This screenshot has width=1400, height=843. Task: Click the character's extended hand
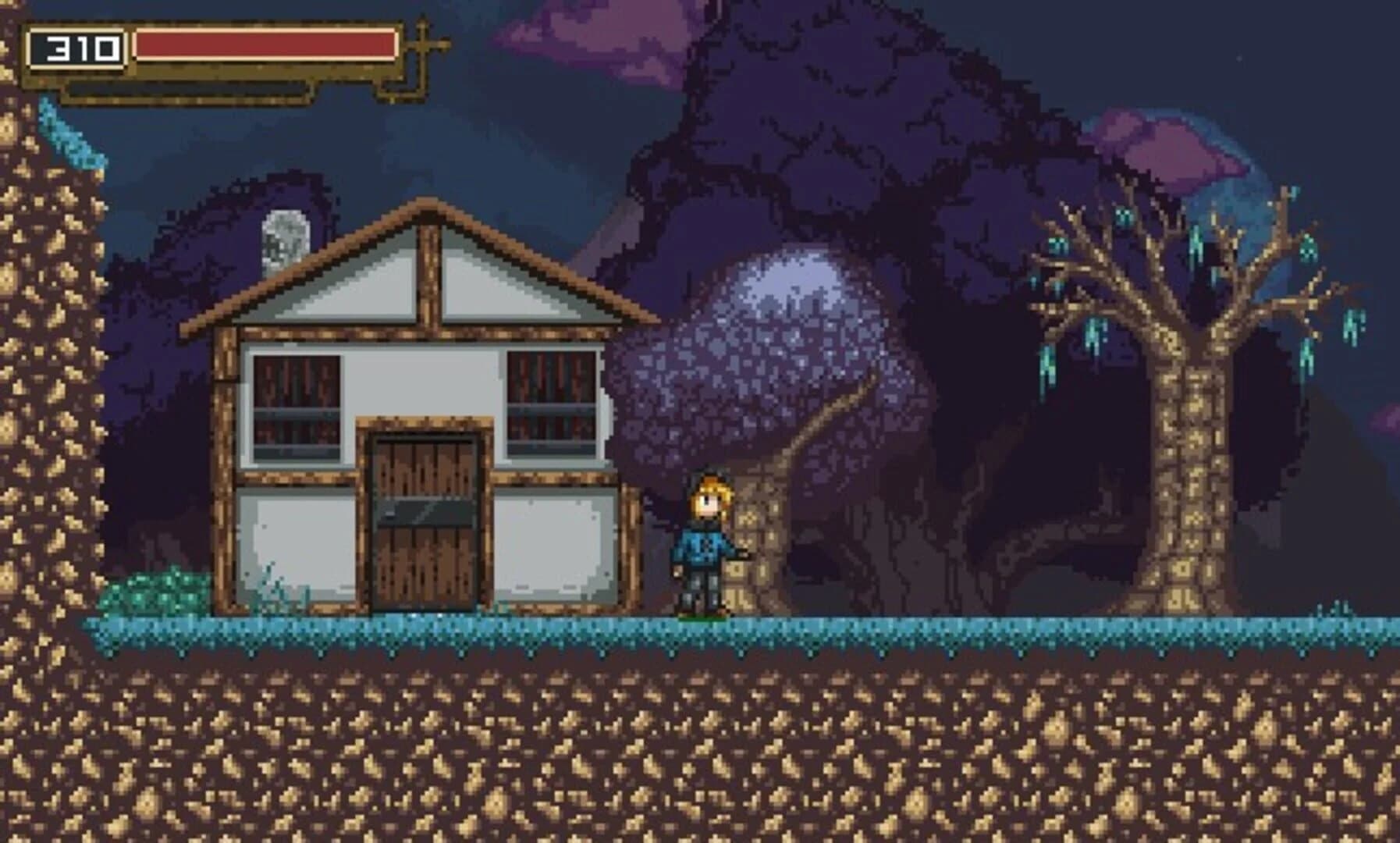click(x=732, y=556)
